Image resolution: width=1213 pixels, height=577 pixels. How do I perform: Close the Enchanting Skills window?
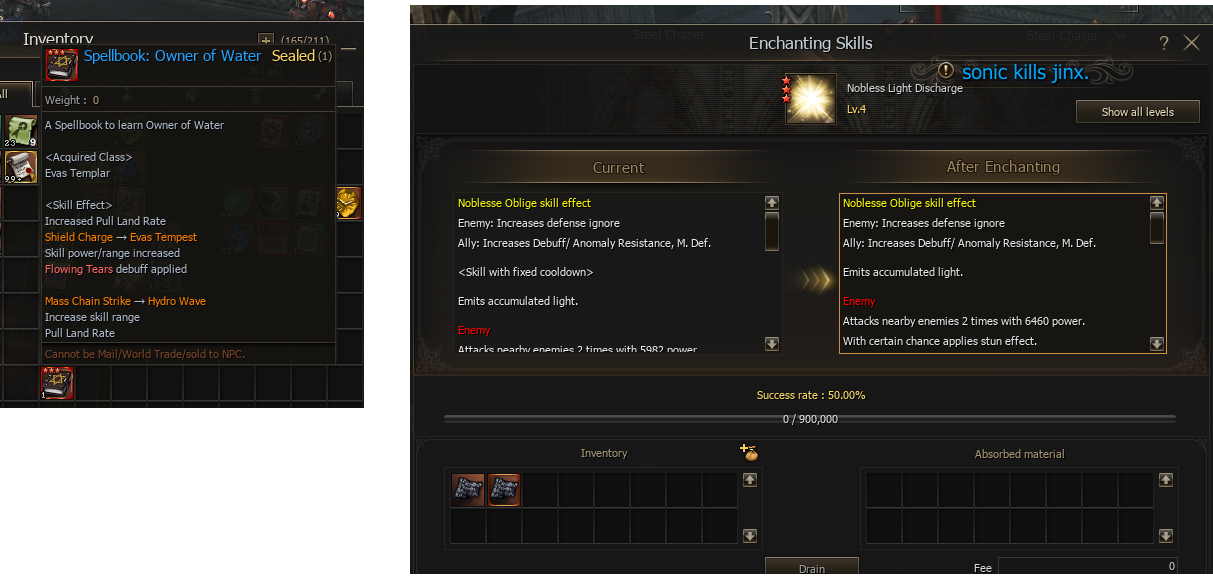[1191, 43]
